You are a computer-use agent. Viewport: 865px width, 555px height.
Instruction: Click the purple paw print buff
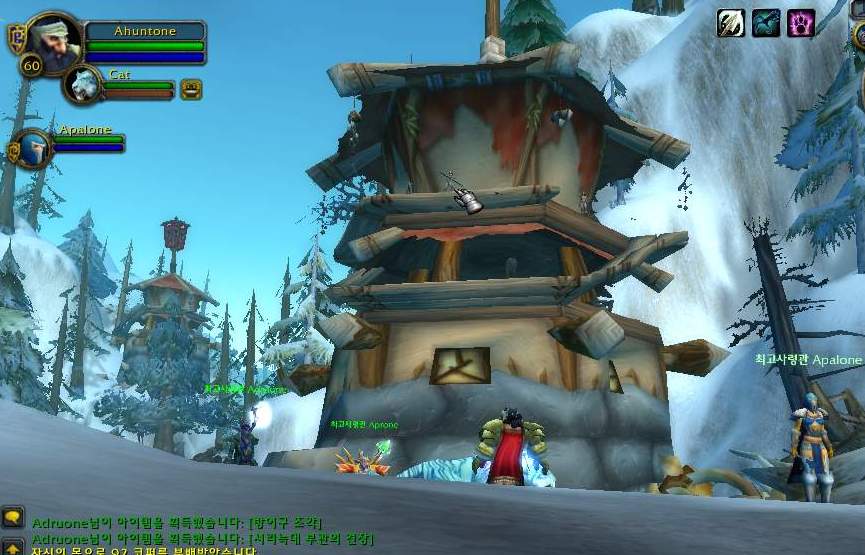[802, 23]
